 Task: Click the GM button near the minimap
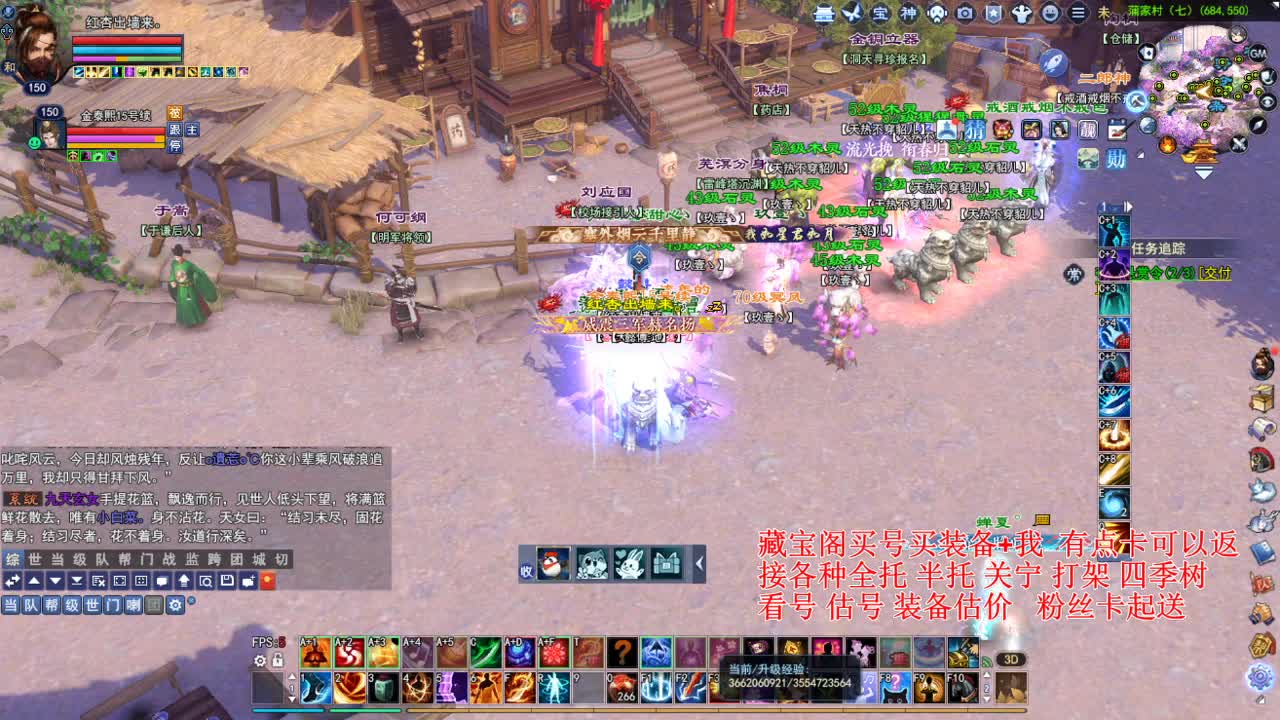[x=1257, y=52]
